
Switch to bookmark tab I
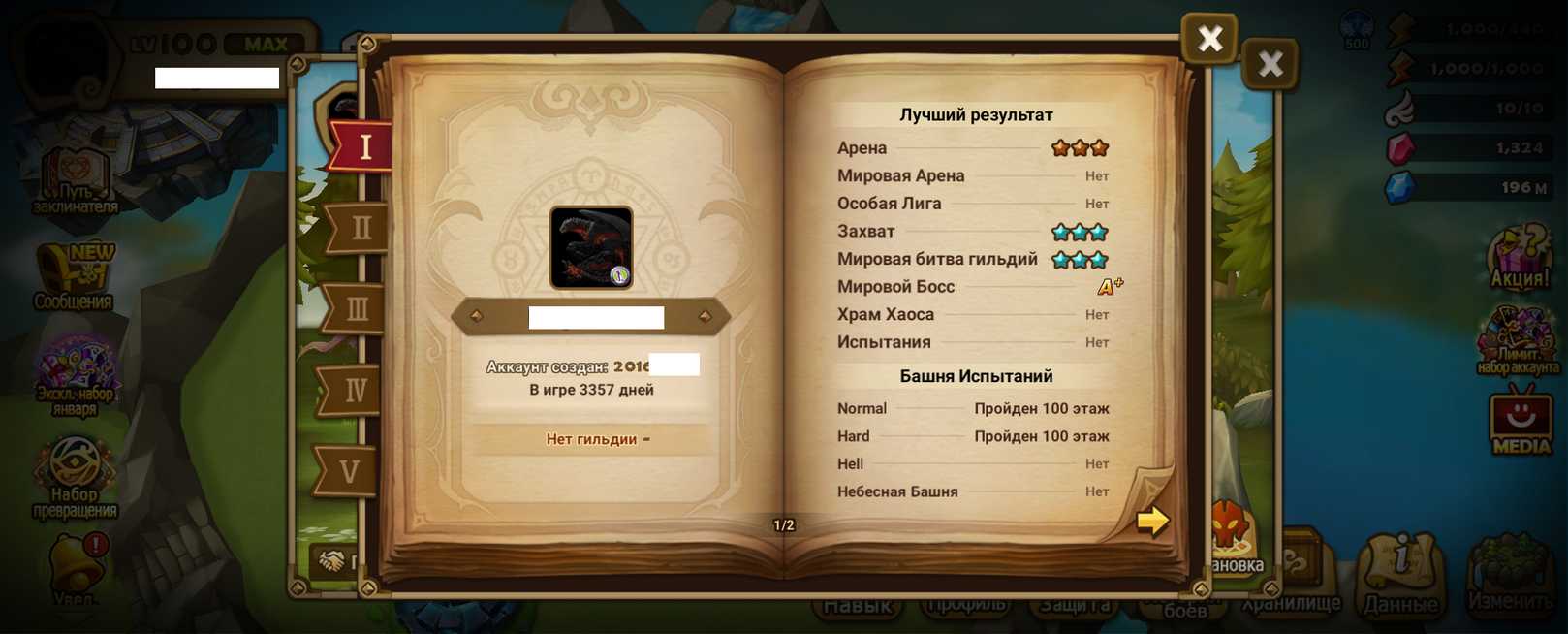point(363,146)
